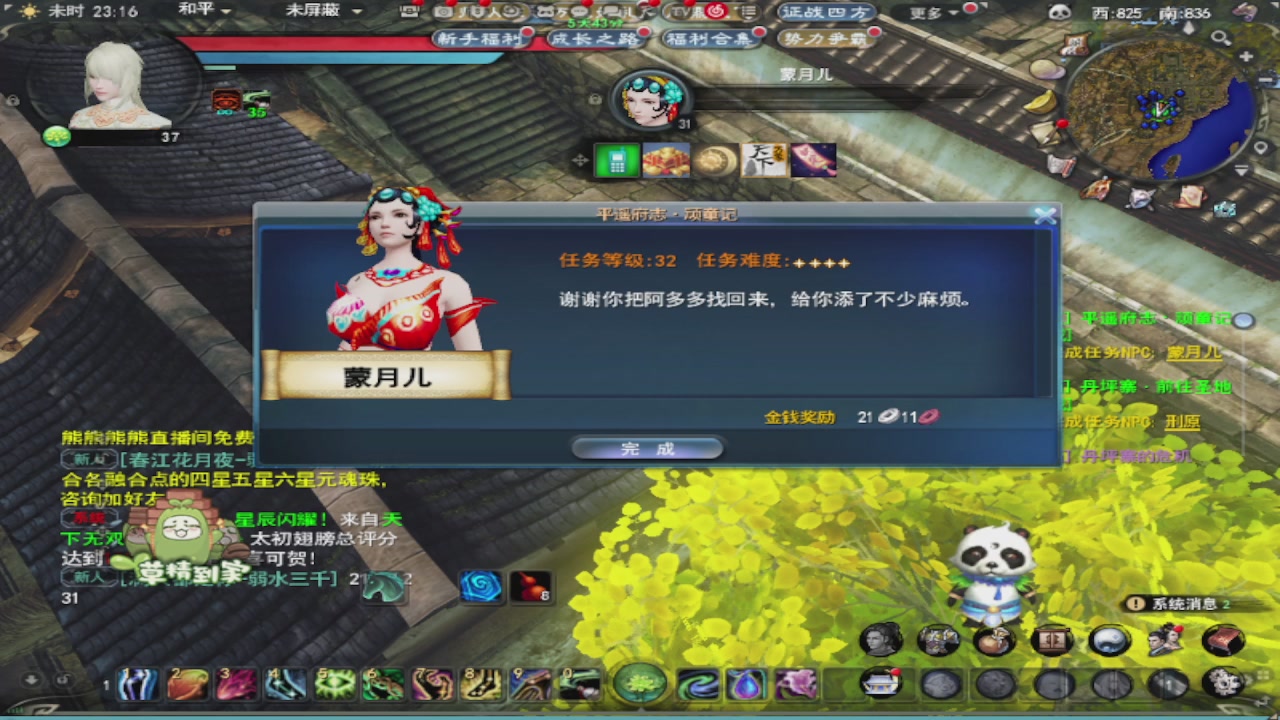Viewport: 1280px width, 720px height.
Task: Open the red scroll icon near system messages
Action: [1222, 640]
